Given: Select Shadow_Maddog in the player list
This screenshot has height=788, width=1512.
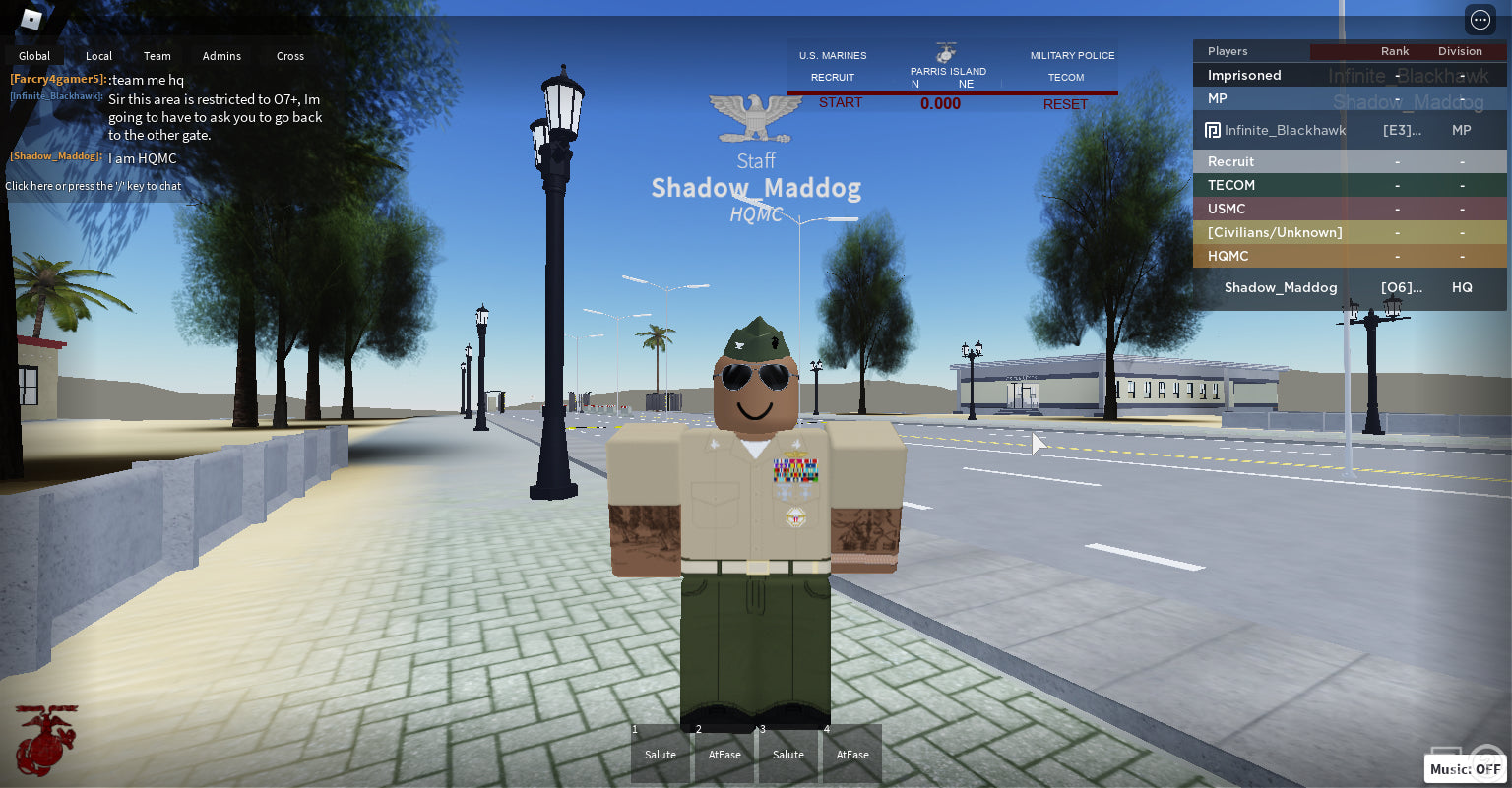Looking at the screenshot, I should pyautogui.click(x=1281, y=287).
